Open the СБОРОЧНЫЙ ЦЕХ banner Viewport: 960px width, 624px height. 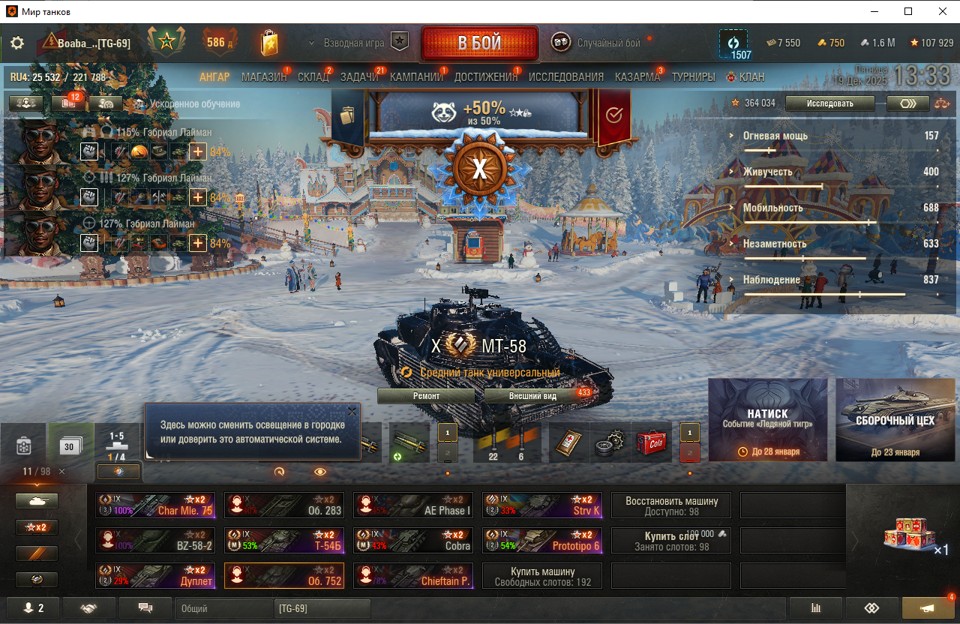[x=895, y=419]
